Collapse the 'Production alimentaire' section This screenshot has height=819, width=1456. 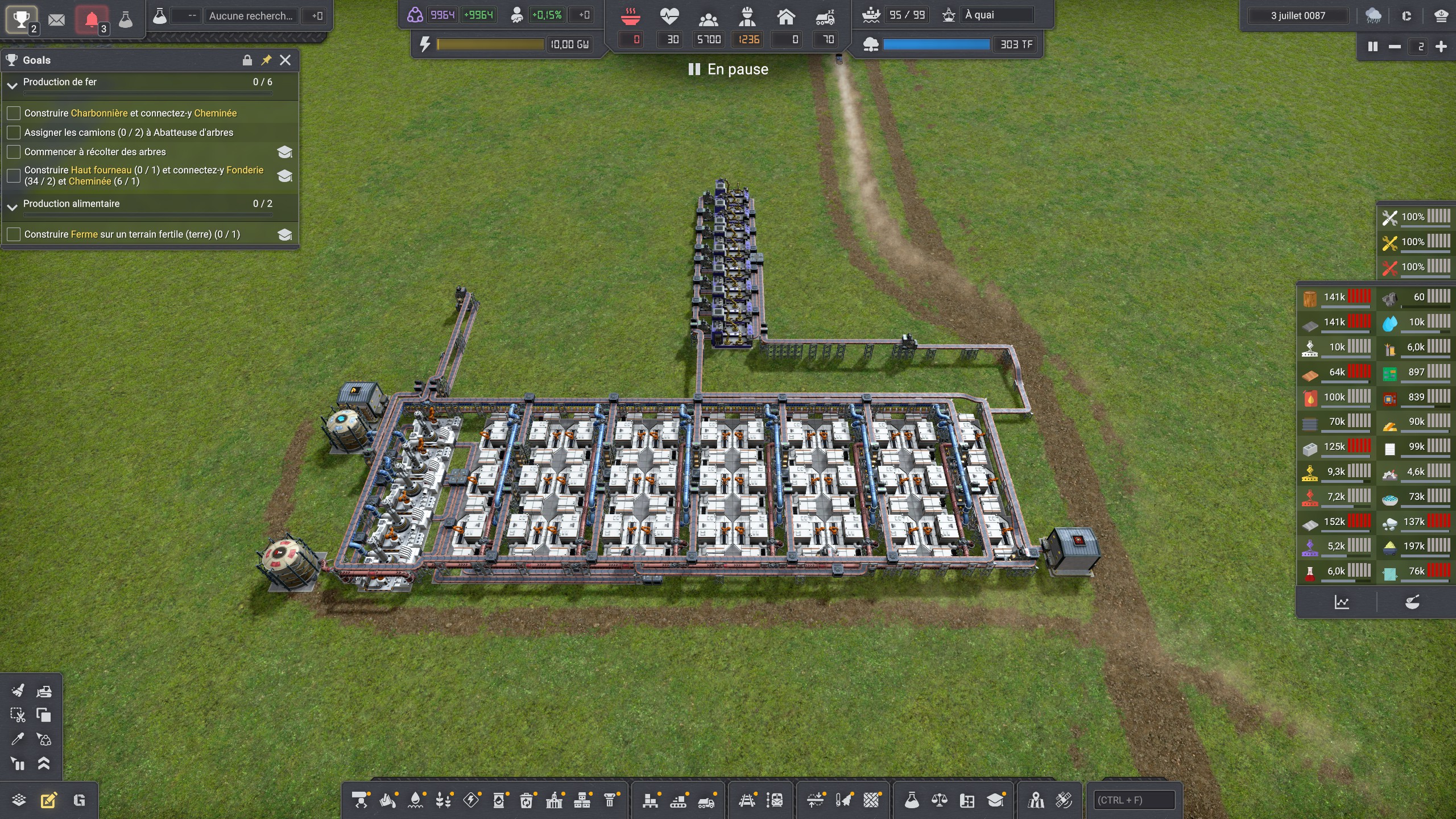click(x=13, y=206)
